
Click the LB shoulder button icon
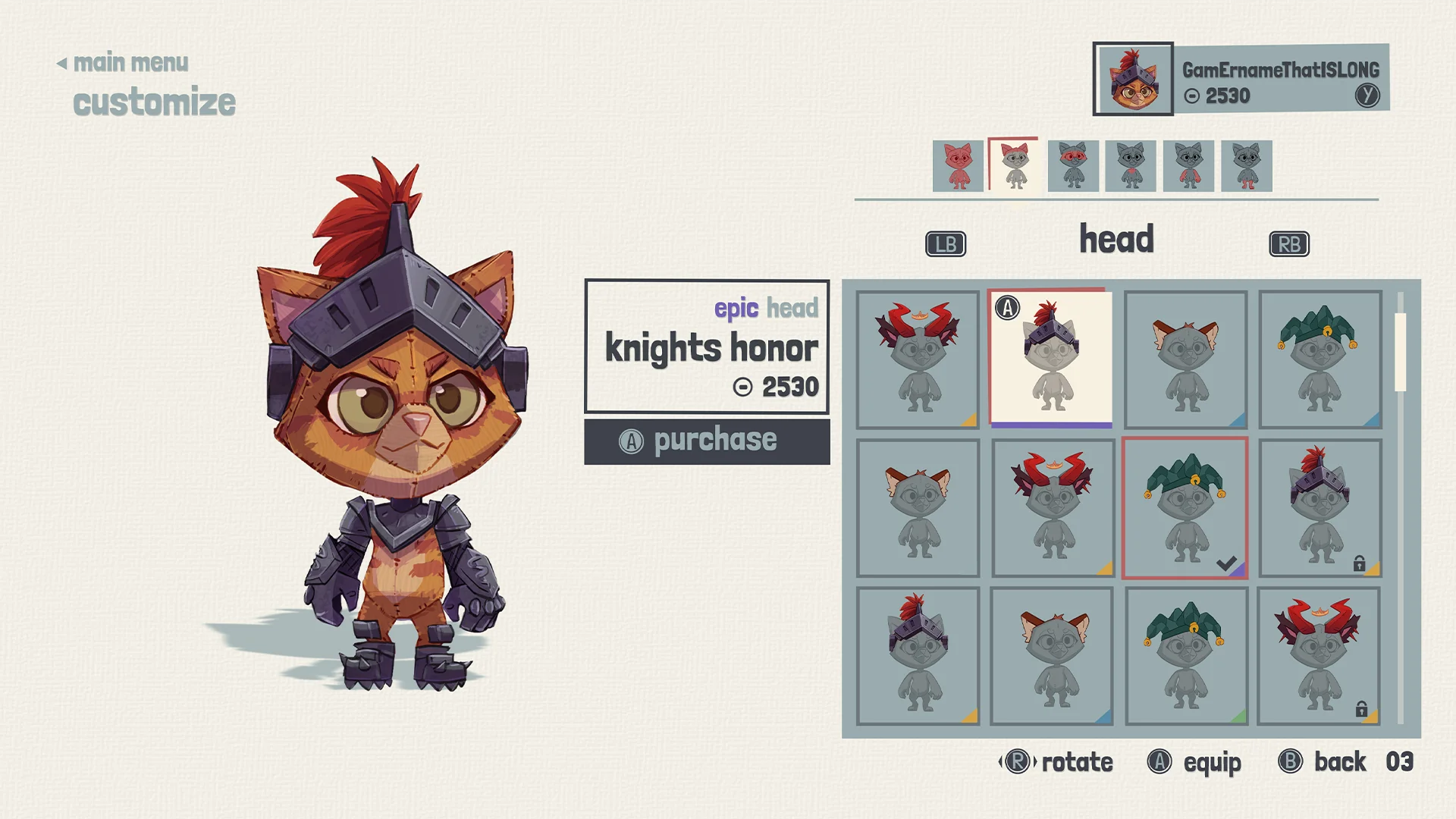pyautogui.click(x=944, y=243)
